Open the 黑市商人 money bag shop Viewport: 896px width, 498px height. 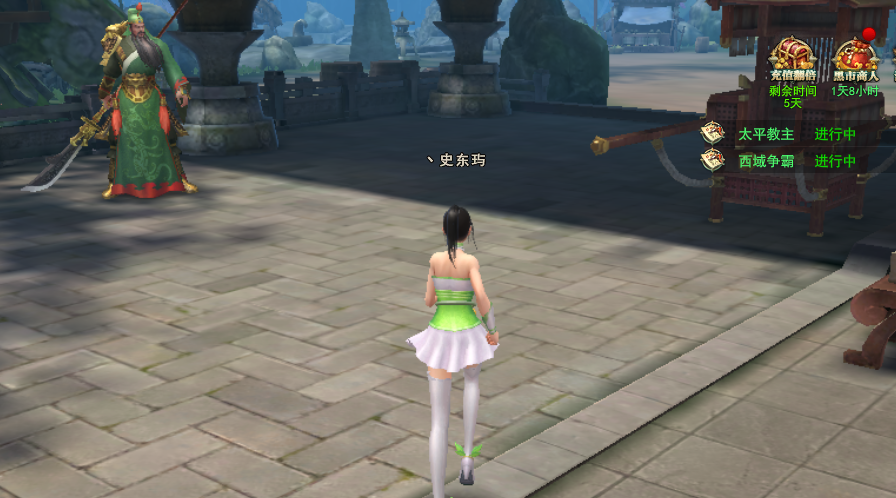[x=854, y=54]
